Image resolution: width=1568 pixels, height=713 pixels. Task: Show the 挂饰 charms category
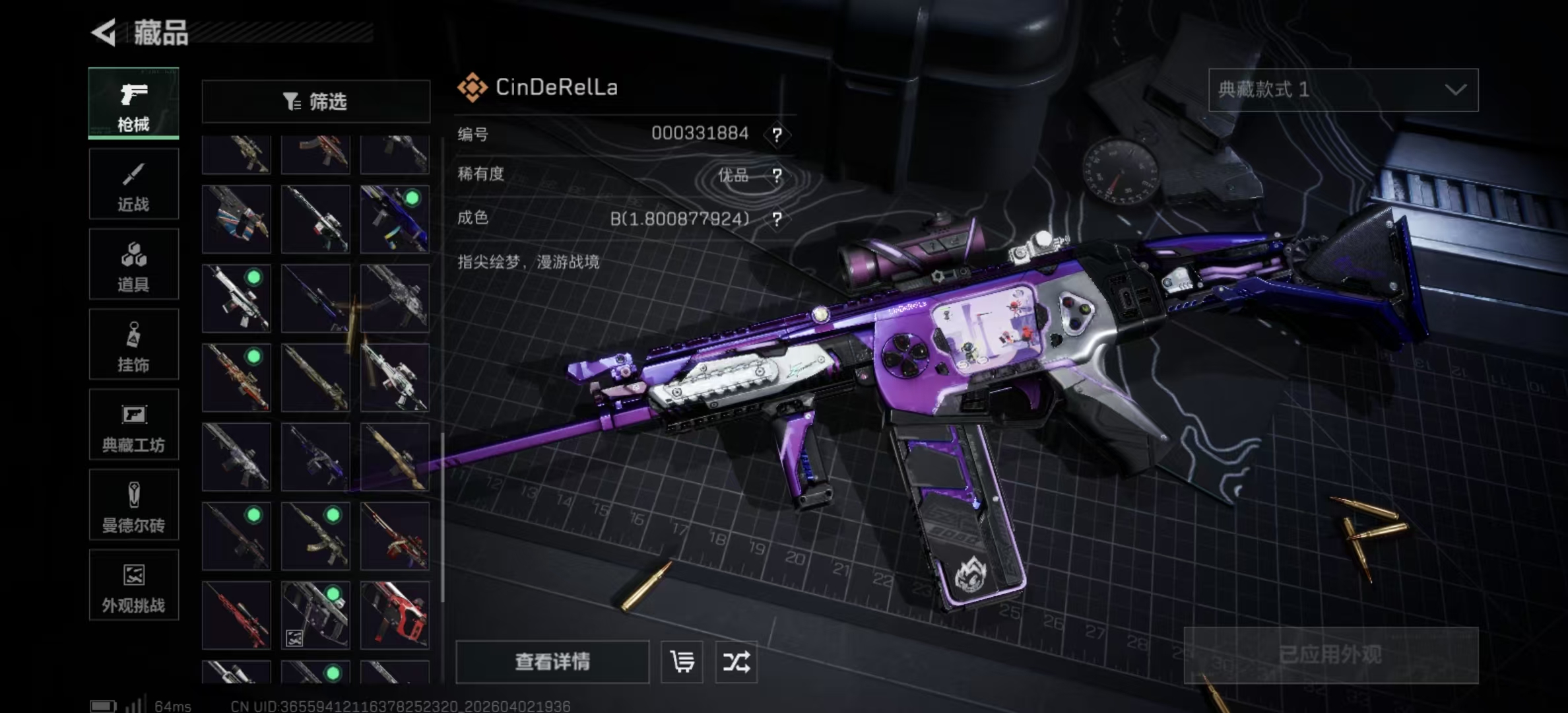(133, 345)
